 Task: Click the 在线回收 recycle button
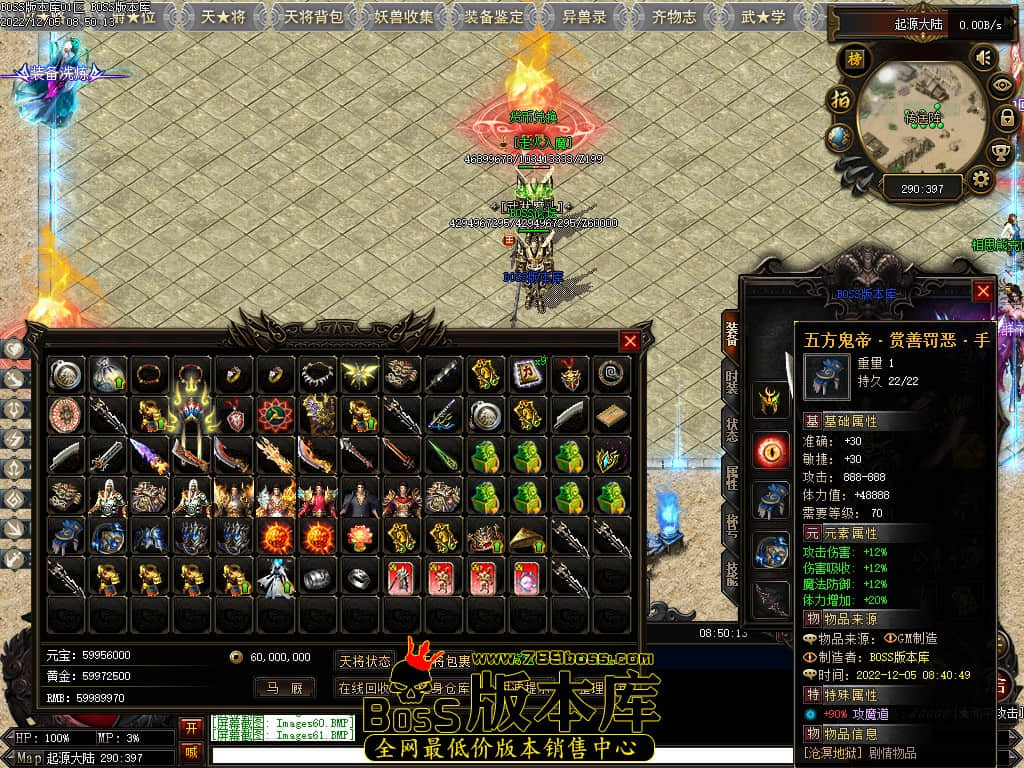pyautogui.click(x=364, y=688)
